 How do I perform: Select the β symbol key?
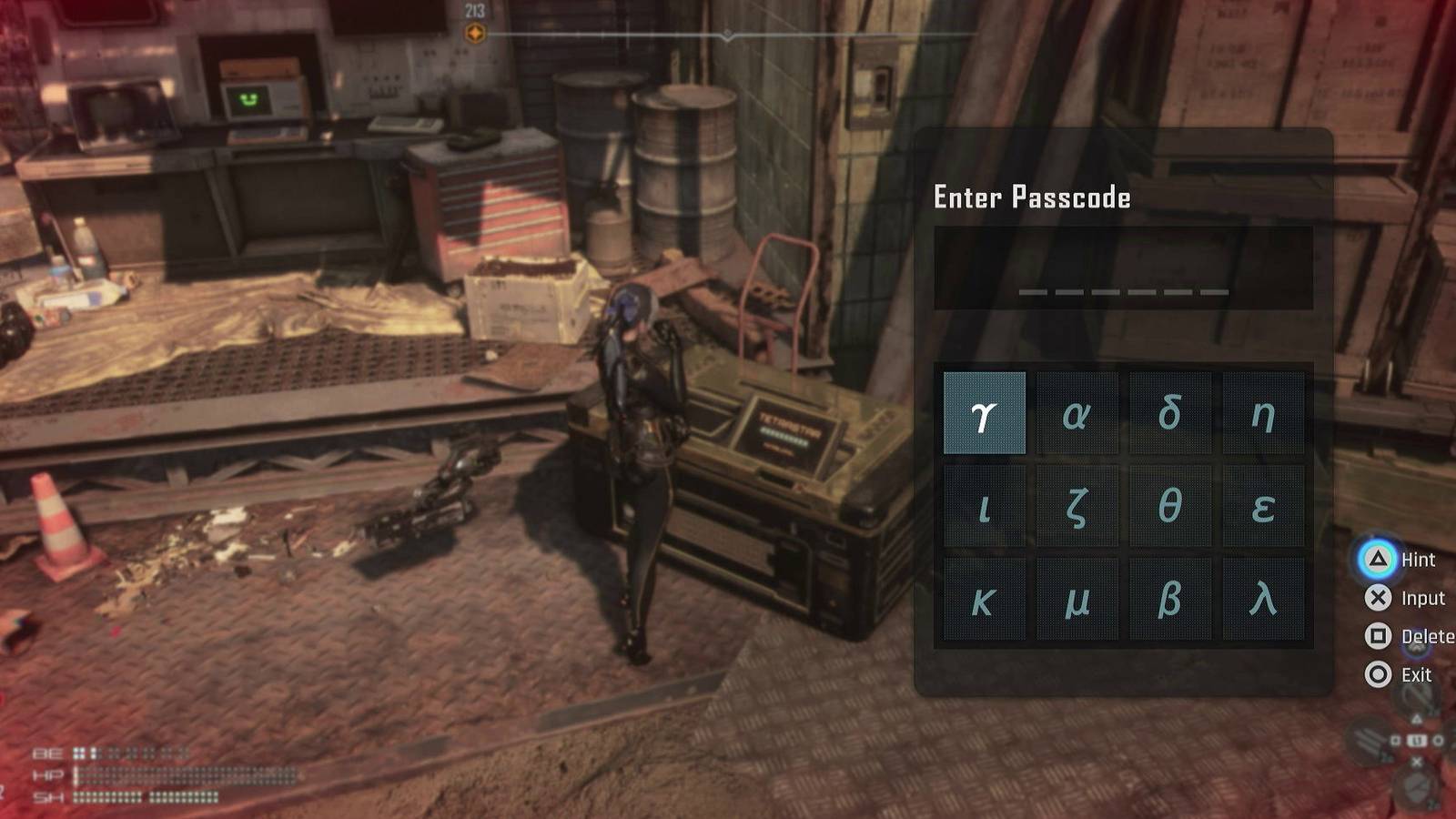[x=1171, y=599]
